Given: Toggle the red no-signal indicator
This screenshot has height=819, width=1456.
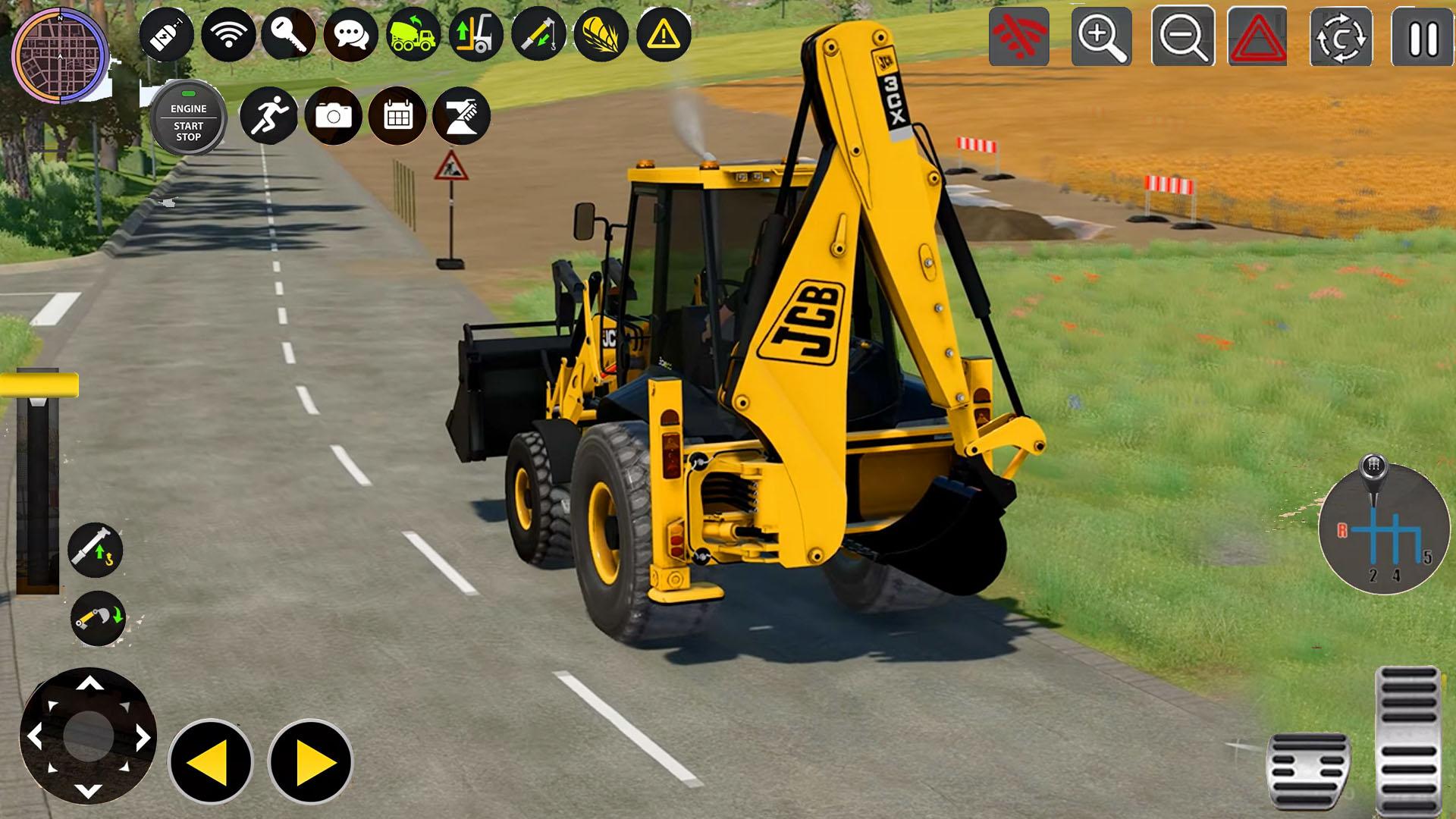Looking at the screenshot, I should tap(1020, 36).
